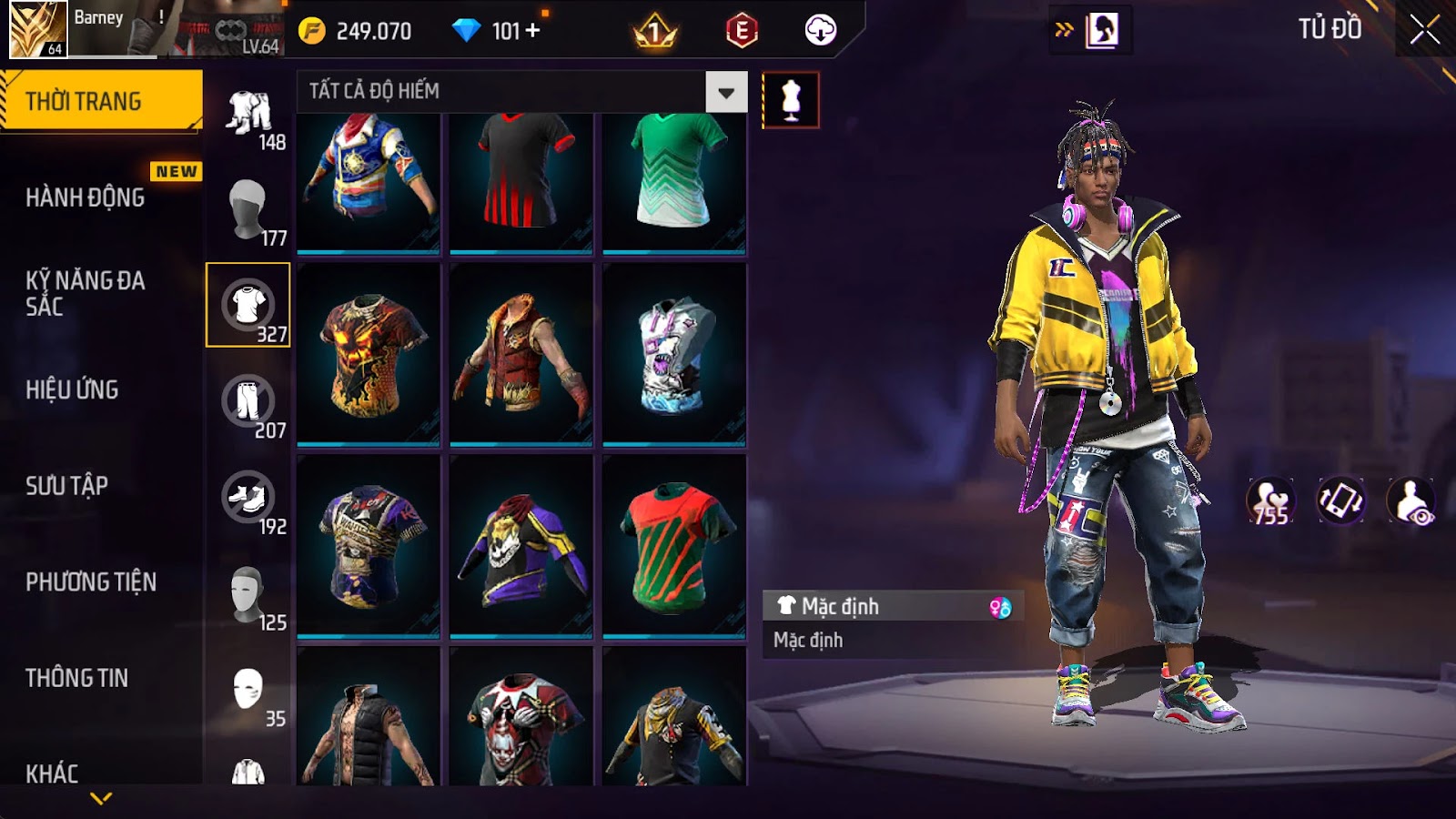Expand the sidebar with the yellow down arrow
Image resolution: width=1456 pixels, height=819 pixels.
coord(101,798)
